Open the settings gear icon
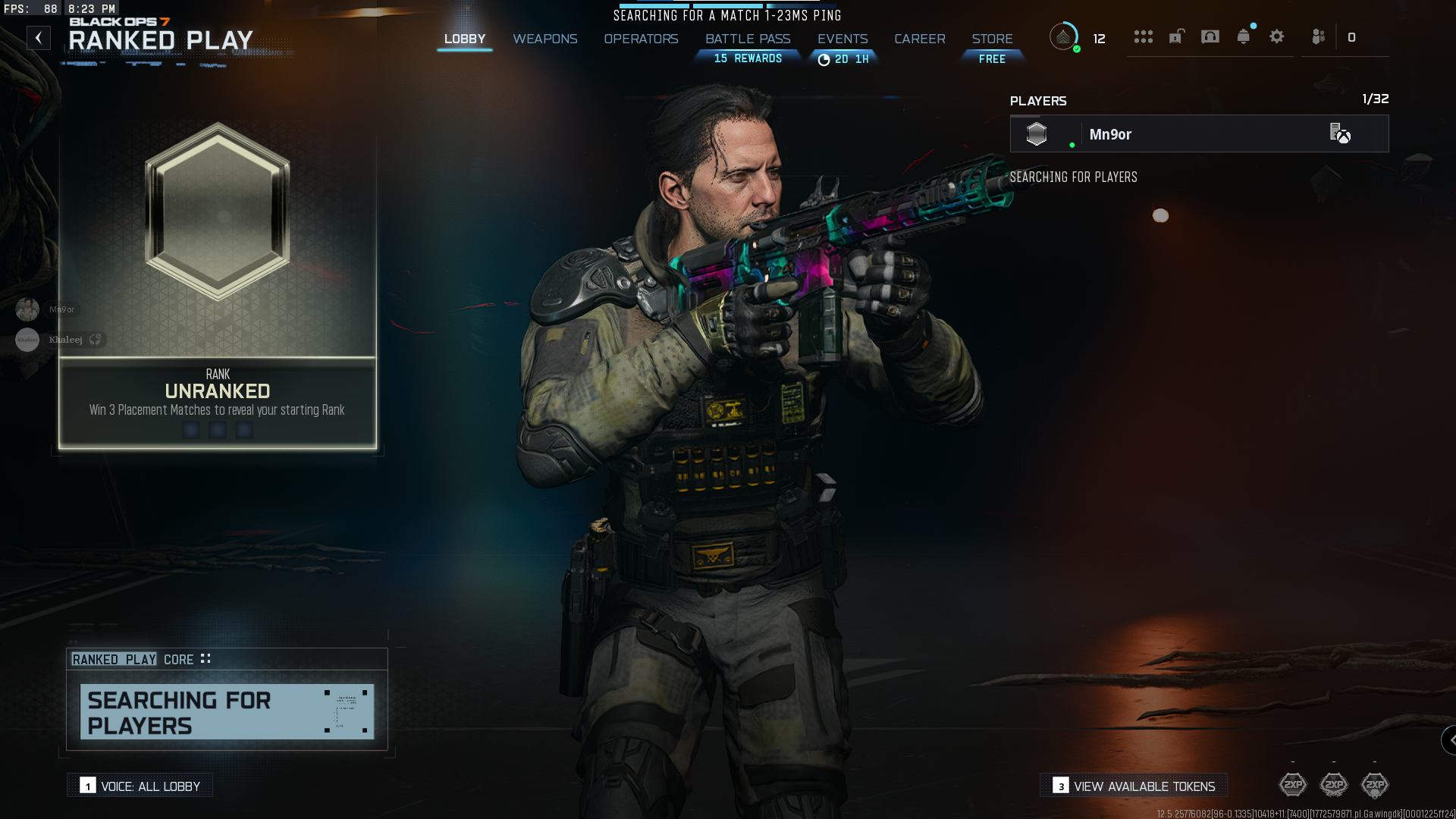The image size is (1456, 819). pyautogui.click(x=1276, y=36)
